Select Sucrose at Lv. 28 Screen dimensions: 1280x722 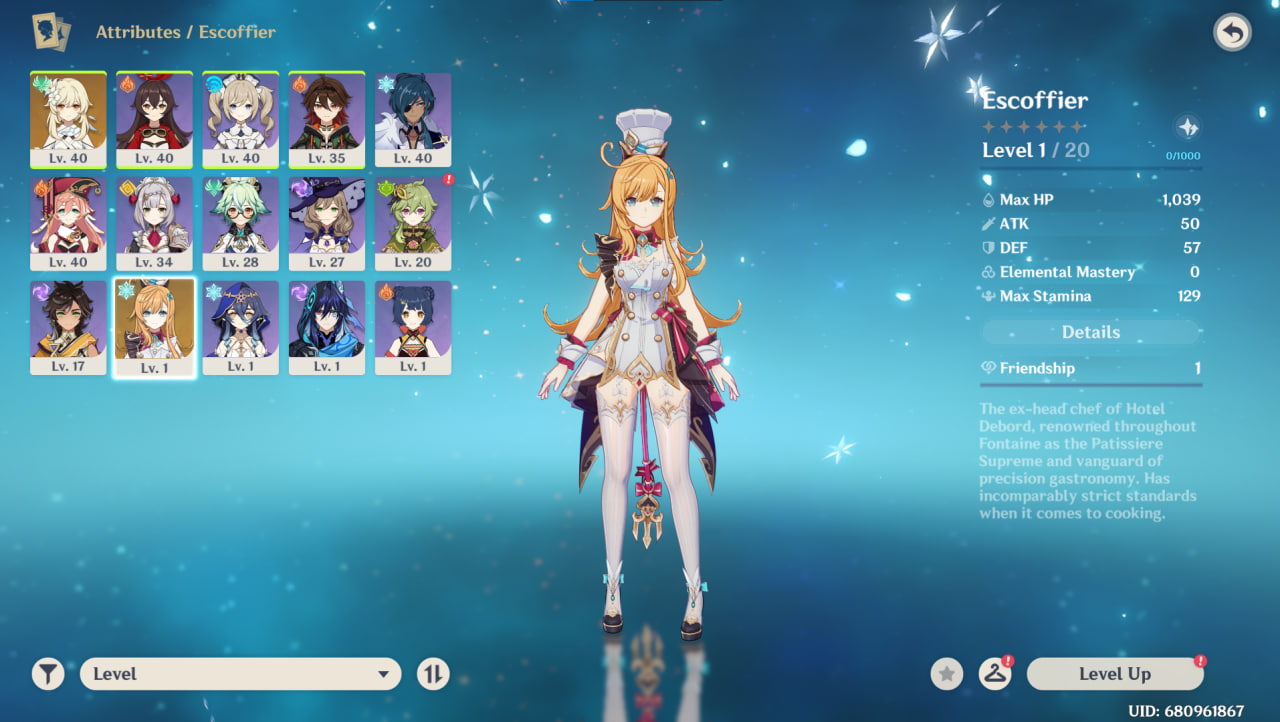pyautogui.click(x=240, y=223)
